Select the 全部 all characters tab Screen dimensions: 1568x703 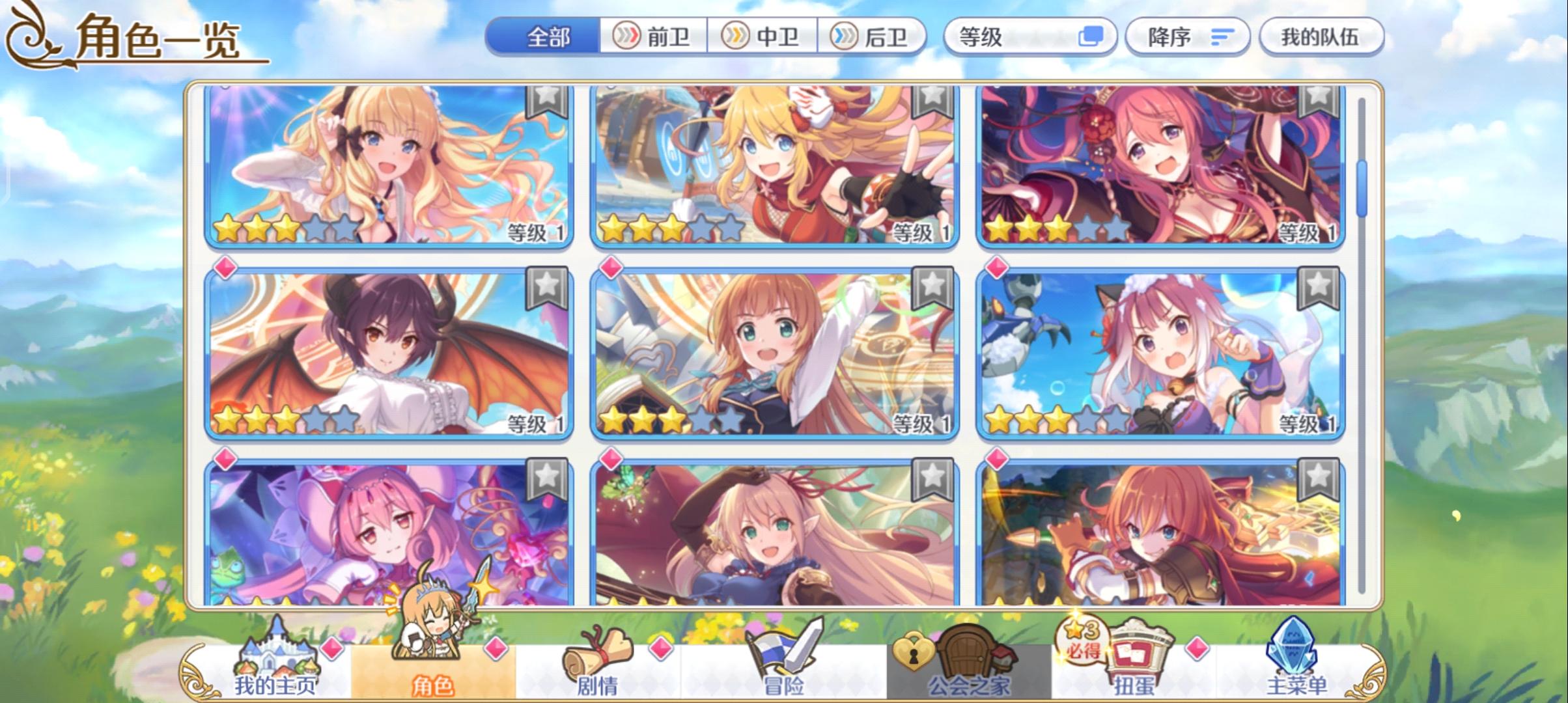pos(547,37)
